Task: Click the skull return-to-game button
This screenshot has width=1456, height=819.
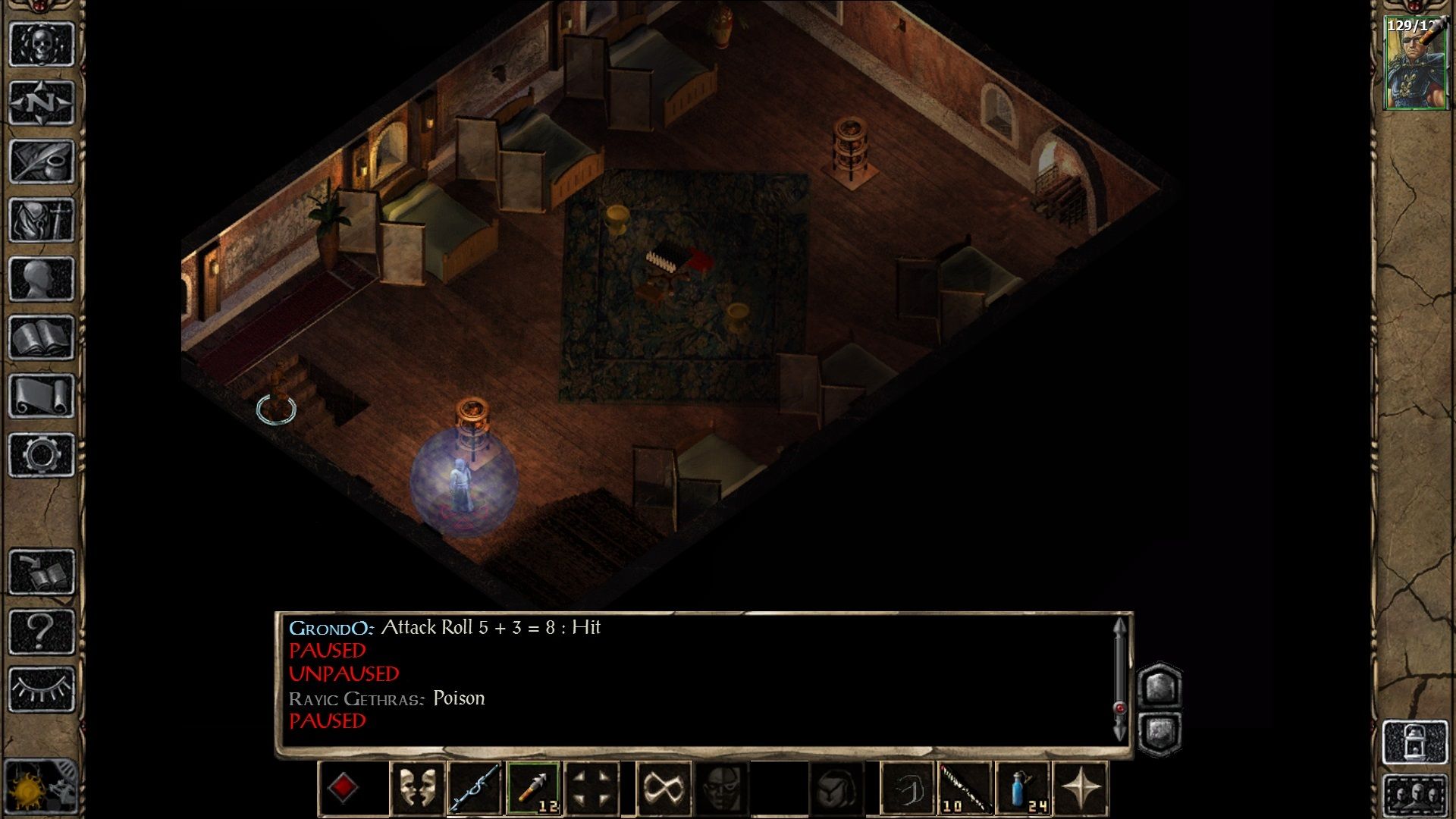Action: point(41,44)
